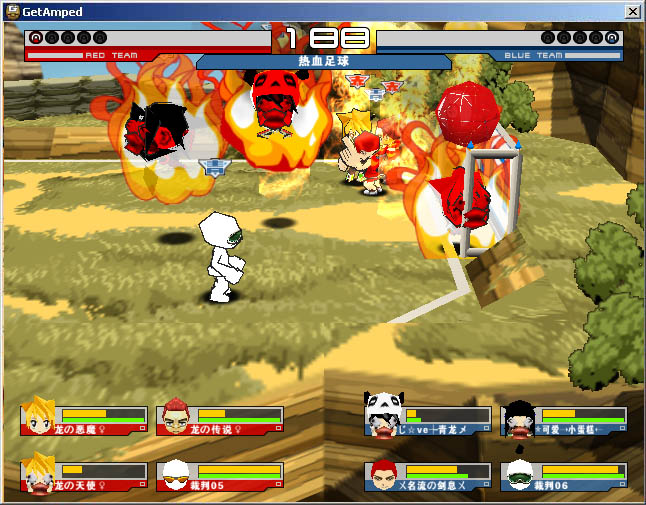Choose the 裁判06 referee panel

point(565,477)
